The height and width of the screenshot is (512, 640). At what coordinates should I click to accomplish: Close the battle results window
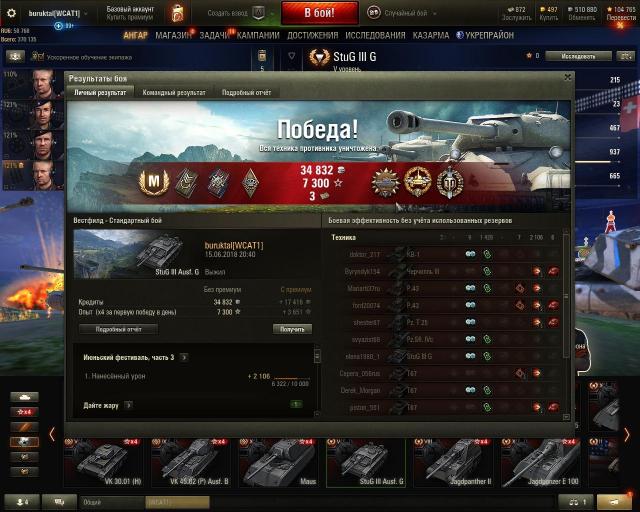(567, 76)
